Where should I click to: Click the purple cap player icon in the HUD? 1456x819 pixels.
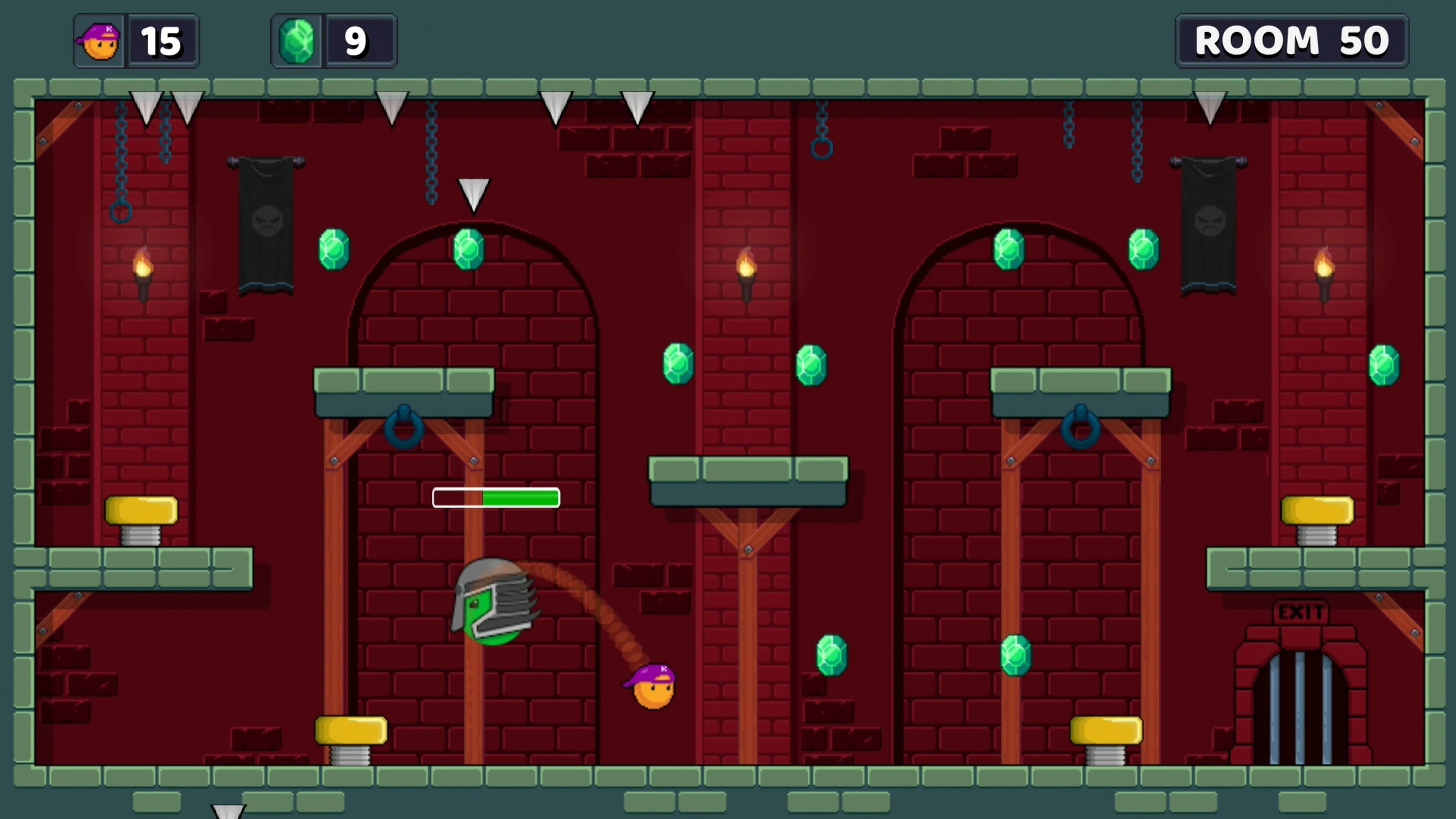click(99, 40)
